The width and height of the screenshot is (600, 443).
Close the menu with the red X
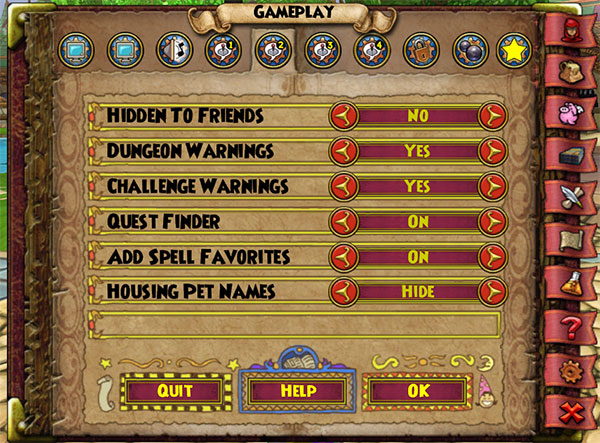coord(573,414)
